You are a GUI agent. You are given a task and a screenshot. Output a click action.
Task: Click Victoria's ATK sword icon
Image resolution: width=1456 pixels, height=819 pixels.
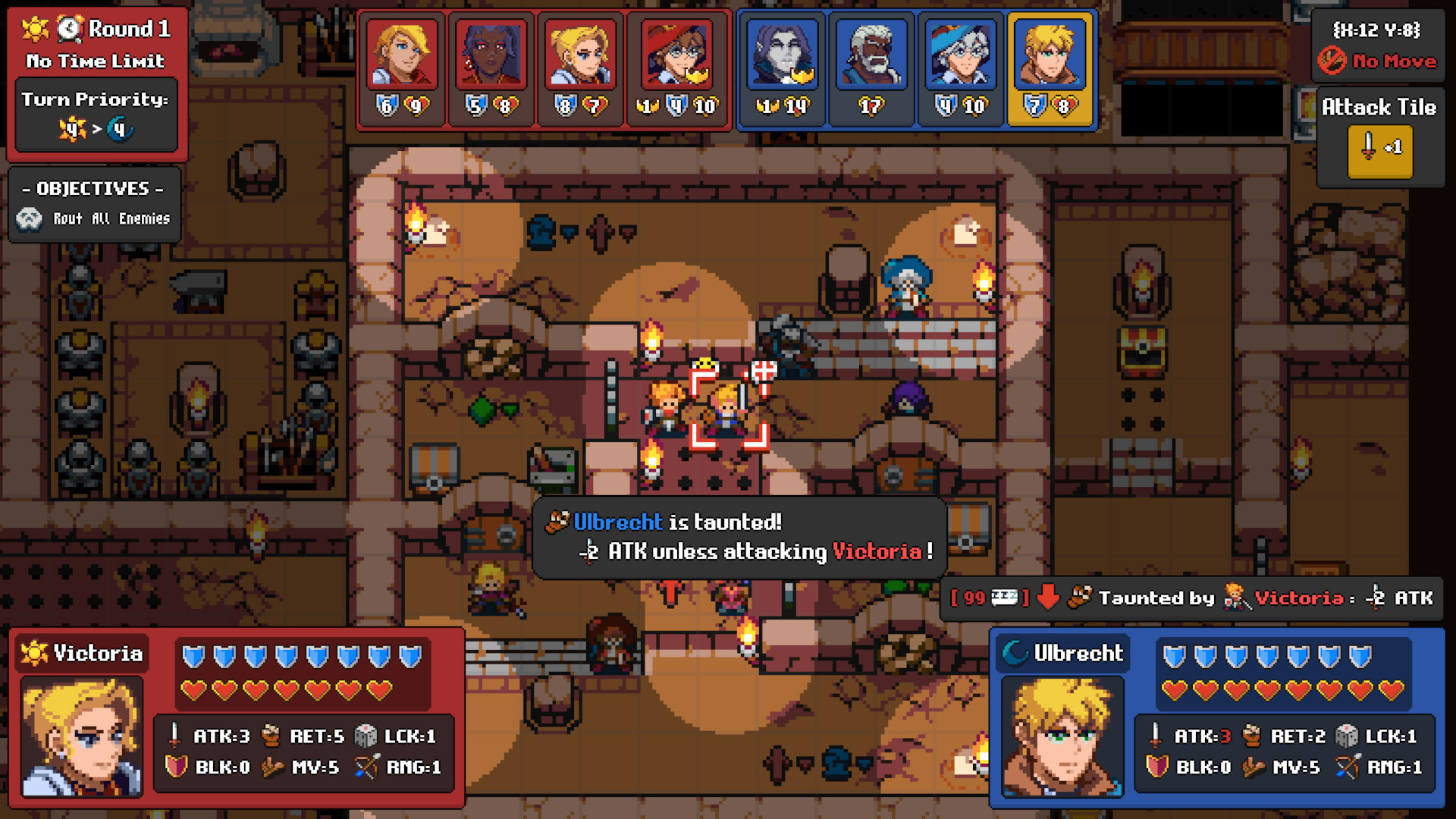173,736
